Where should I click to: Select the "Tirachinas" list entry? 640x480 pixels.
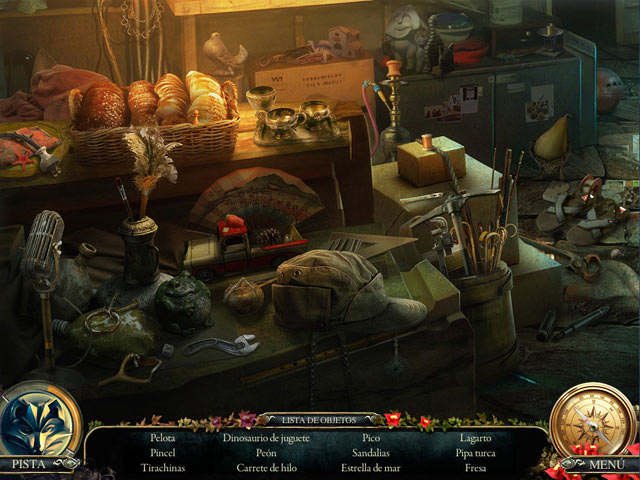click(163, 468)
